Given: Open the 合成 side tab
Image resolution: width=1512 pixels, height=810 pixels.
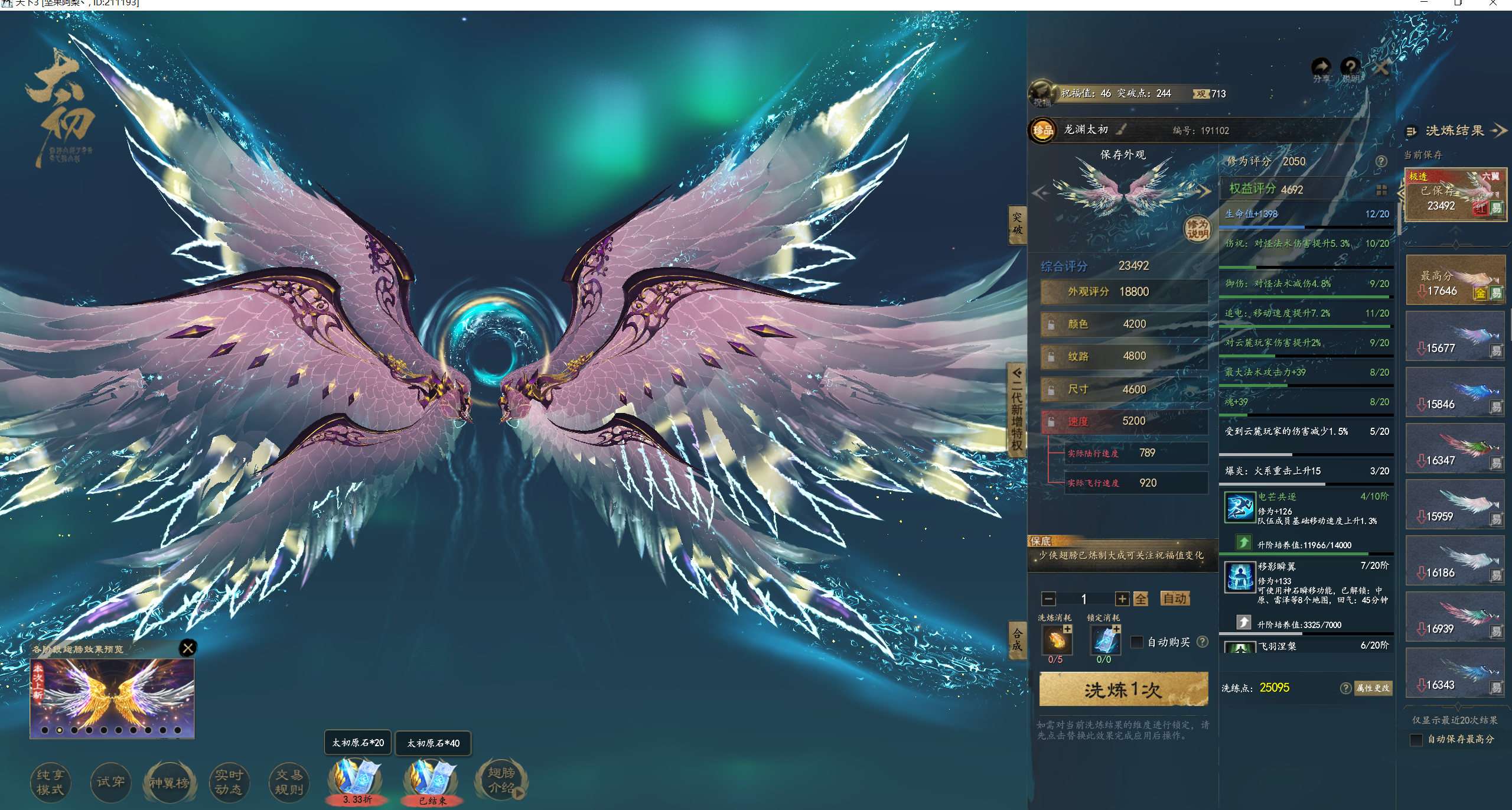Looking at the screenshot, I should coord(1017,639).
